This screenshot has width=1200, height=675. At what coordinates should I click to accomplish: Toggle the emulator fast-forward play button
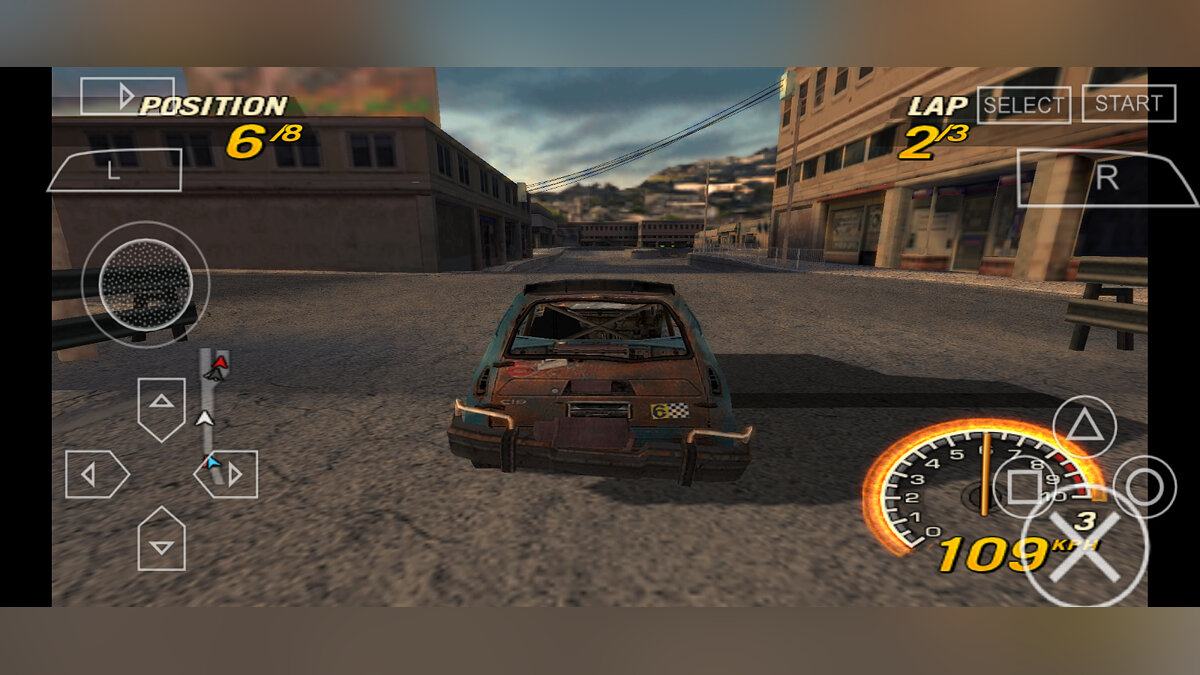point(127,96)
